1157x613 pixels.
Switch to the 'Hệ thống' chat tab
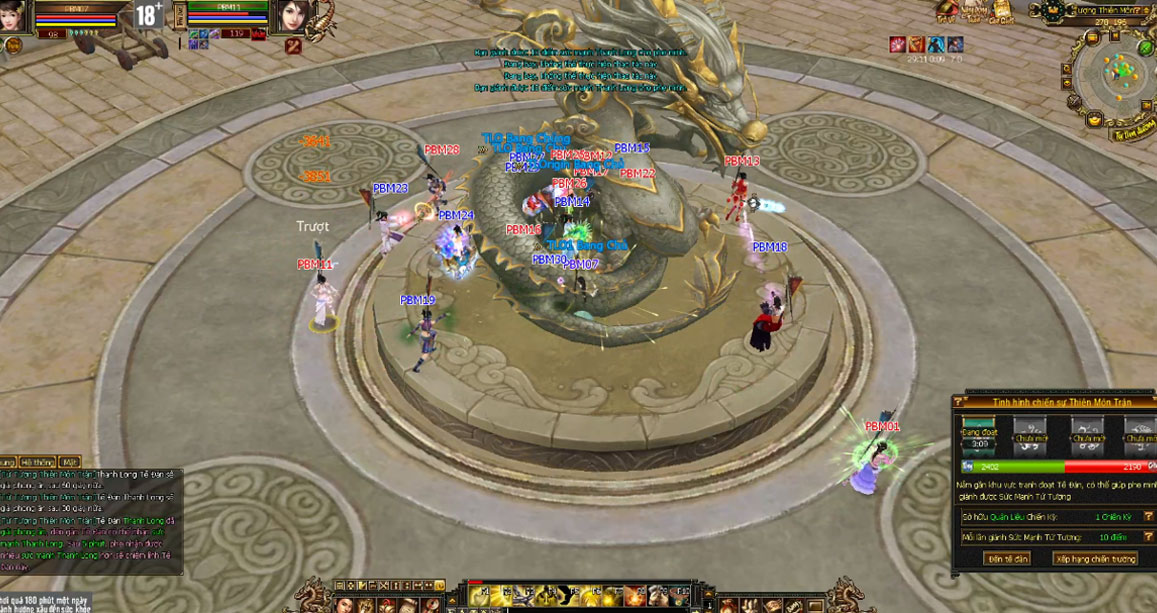pyautogui.click(x=36, y=462)
